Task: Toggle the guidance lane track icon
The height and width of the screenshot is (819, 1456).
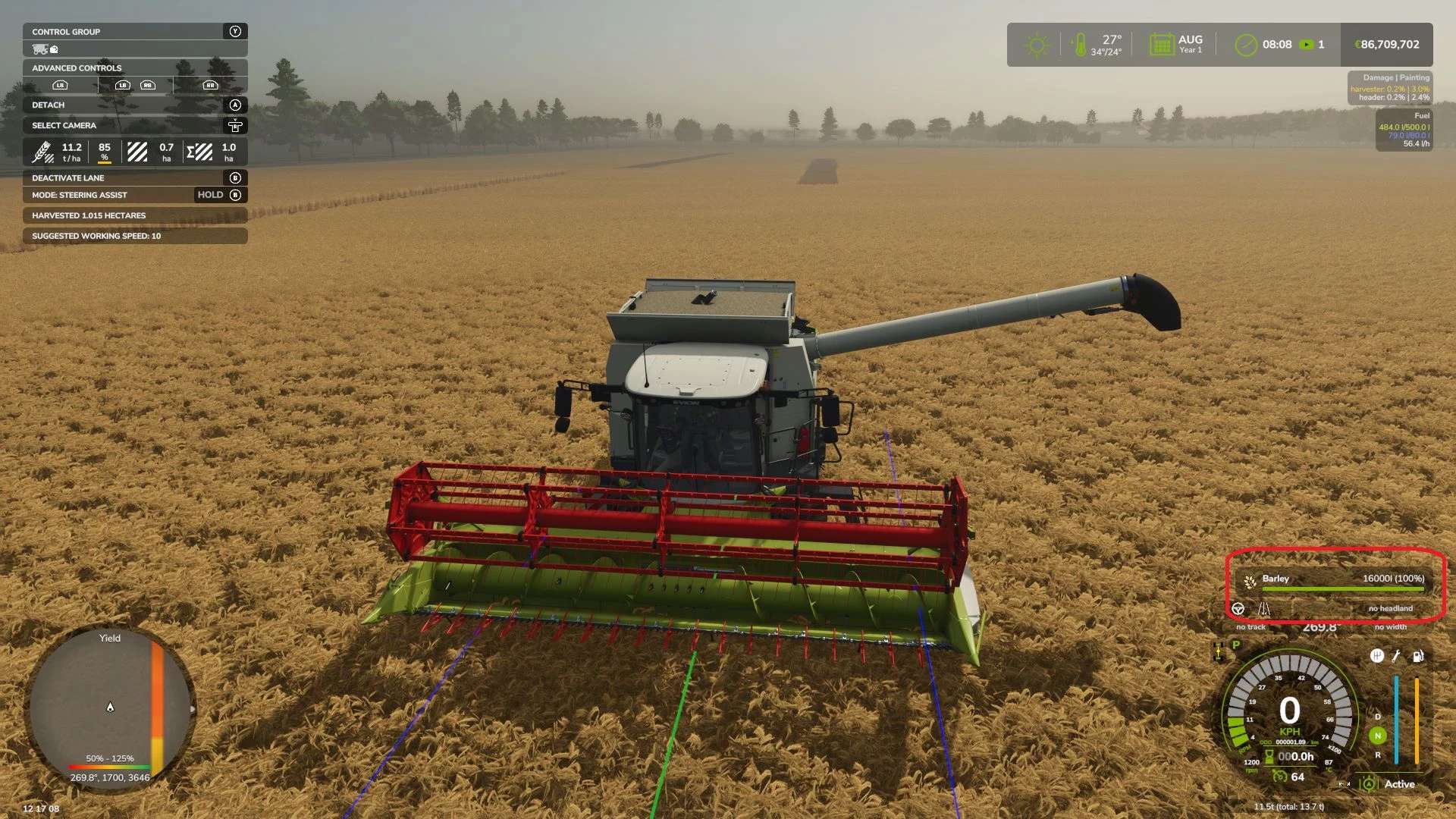Action: [1264, 609]
